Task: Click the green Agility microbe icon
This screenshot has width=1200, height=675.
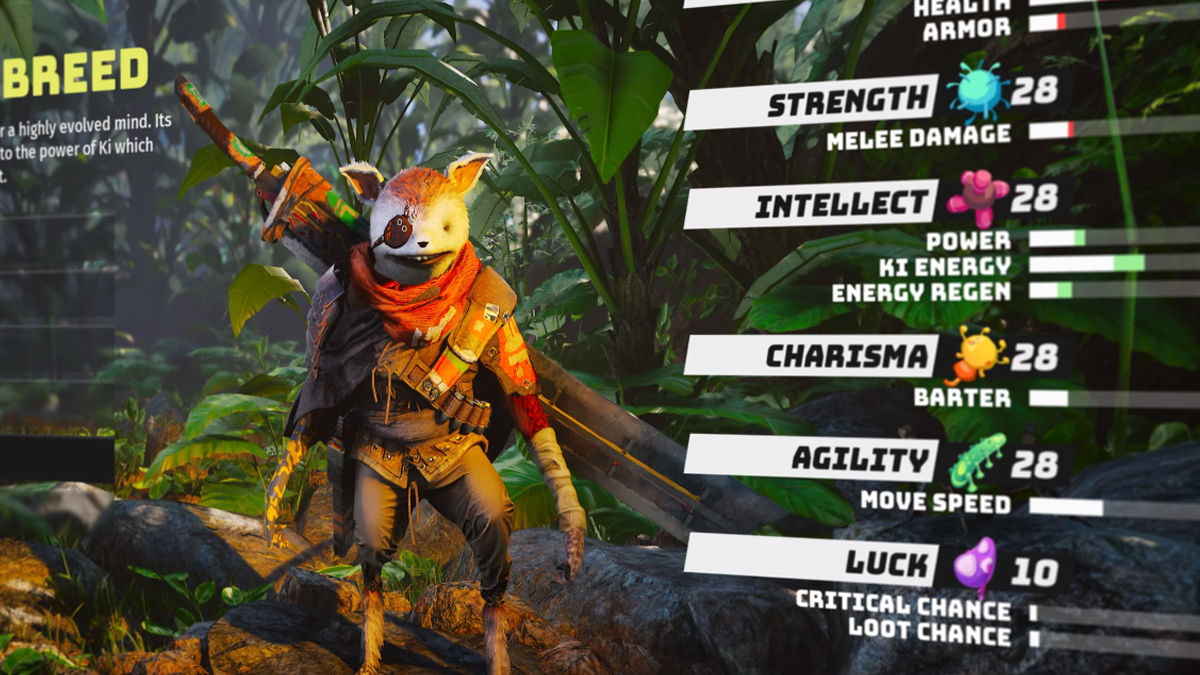Action: click(x=977, y=461)
